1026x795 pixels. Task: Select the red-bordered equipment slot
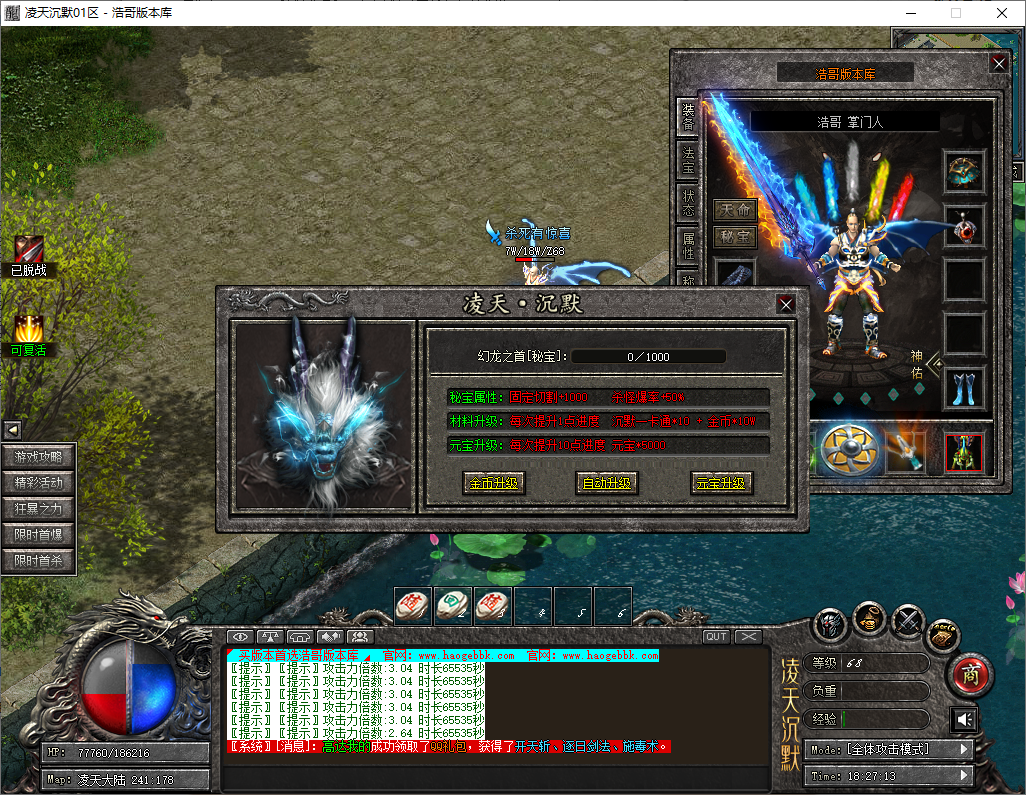[965, 452]
